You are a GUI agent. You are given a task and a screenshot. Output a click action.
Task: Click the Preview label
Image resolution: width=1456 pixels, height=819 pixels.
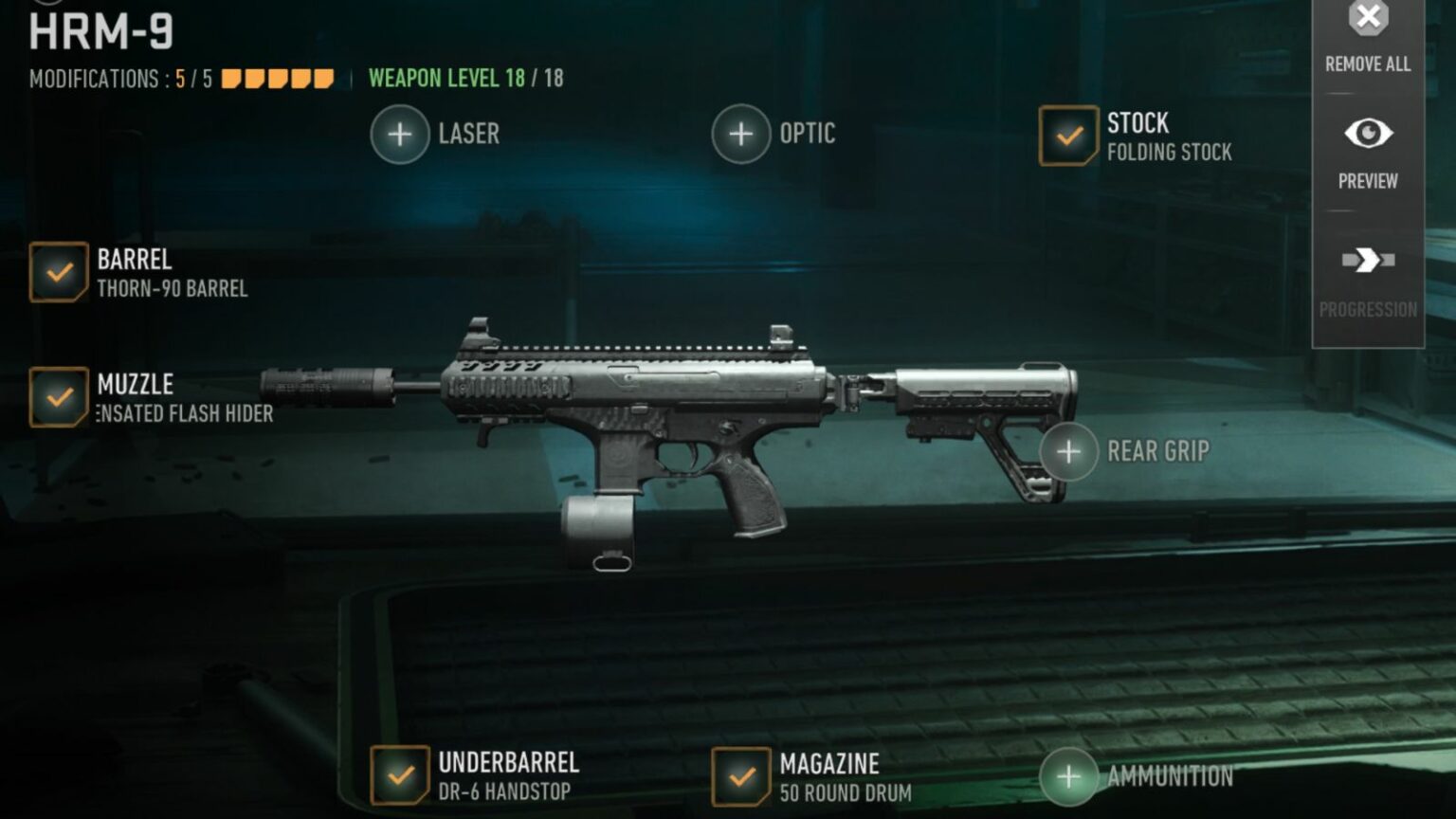point(1366,181)
